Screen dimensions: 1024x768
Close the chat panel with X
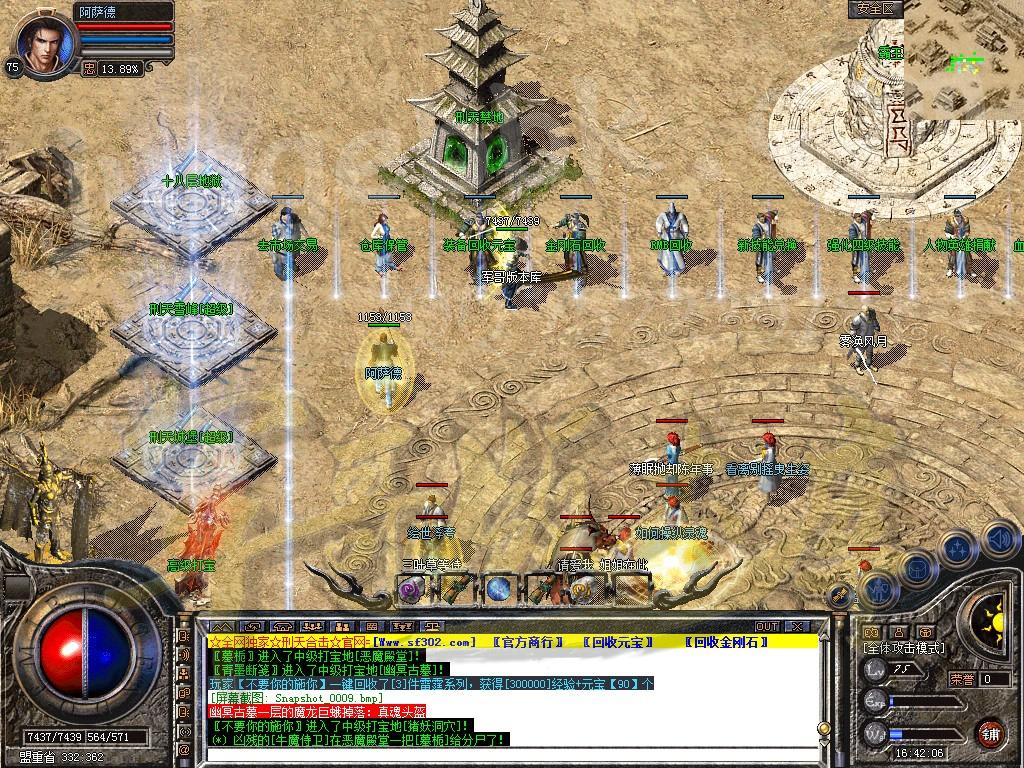point(796,626)
